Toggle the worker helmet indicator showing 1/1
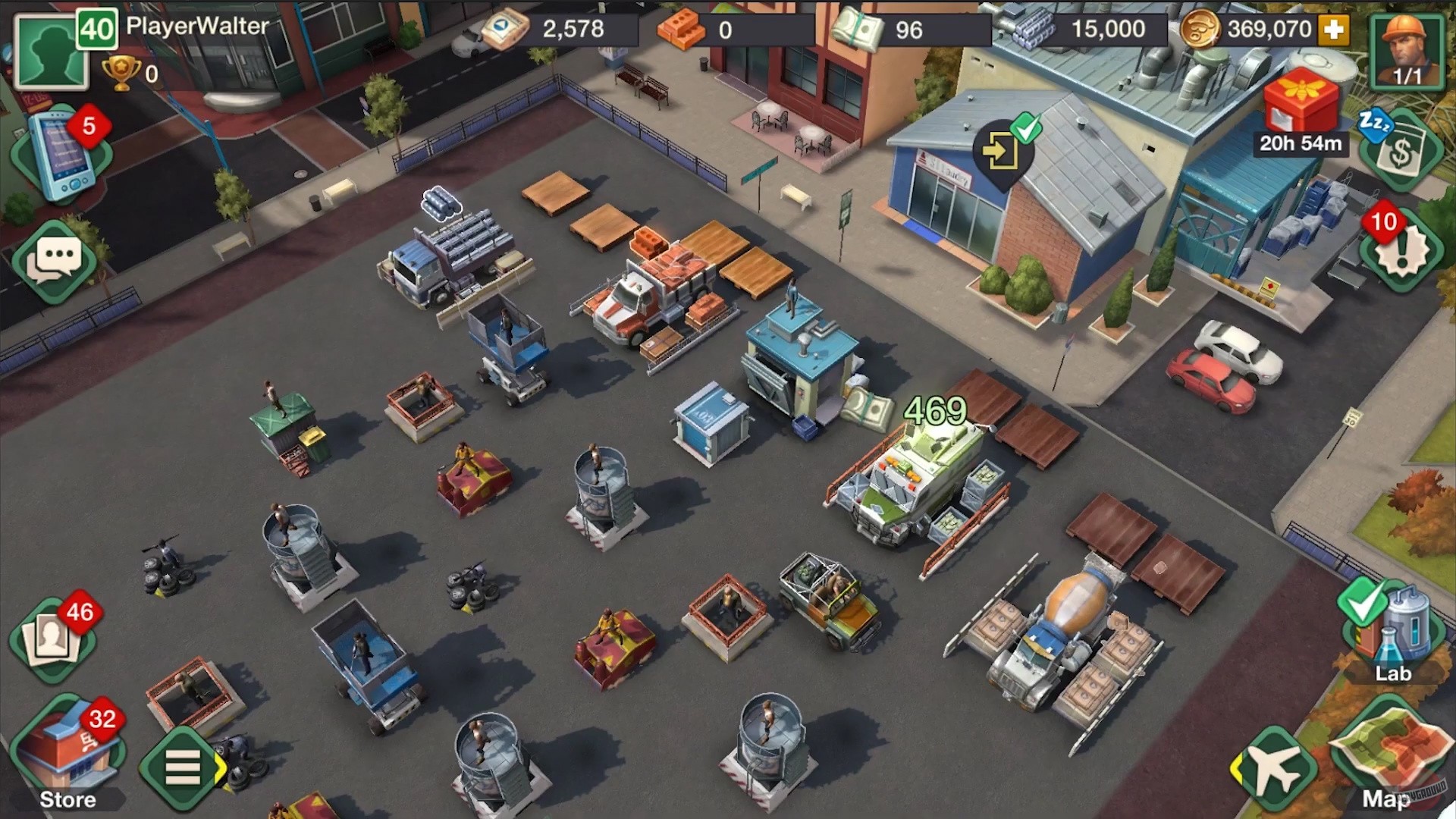The width and height of the screenshot is (1456, 819). pos(1407,49)
